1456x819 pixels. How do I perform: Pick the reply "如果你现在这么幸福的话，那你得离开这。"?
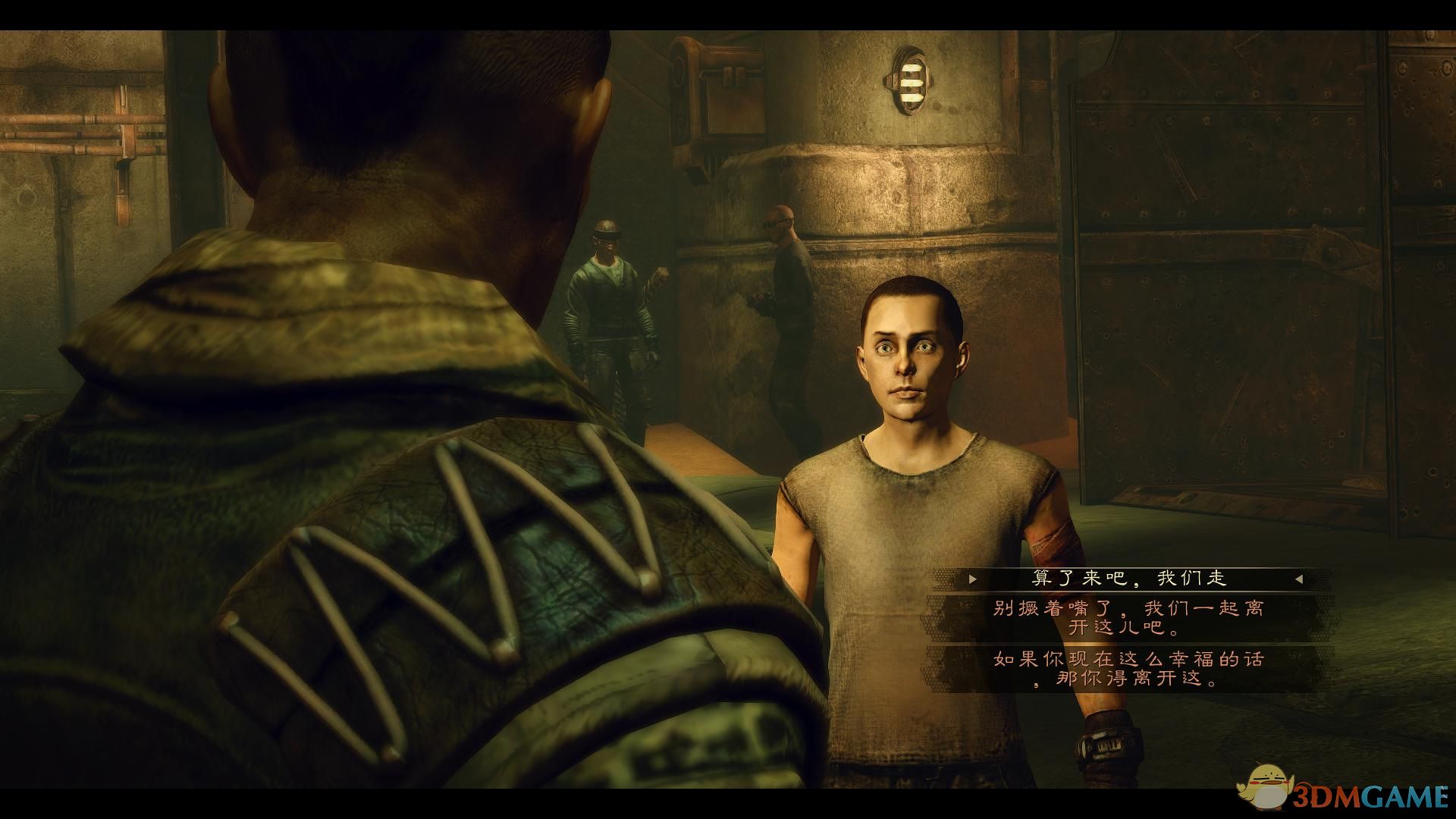(x=1128, y=669)
